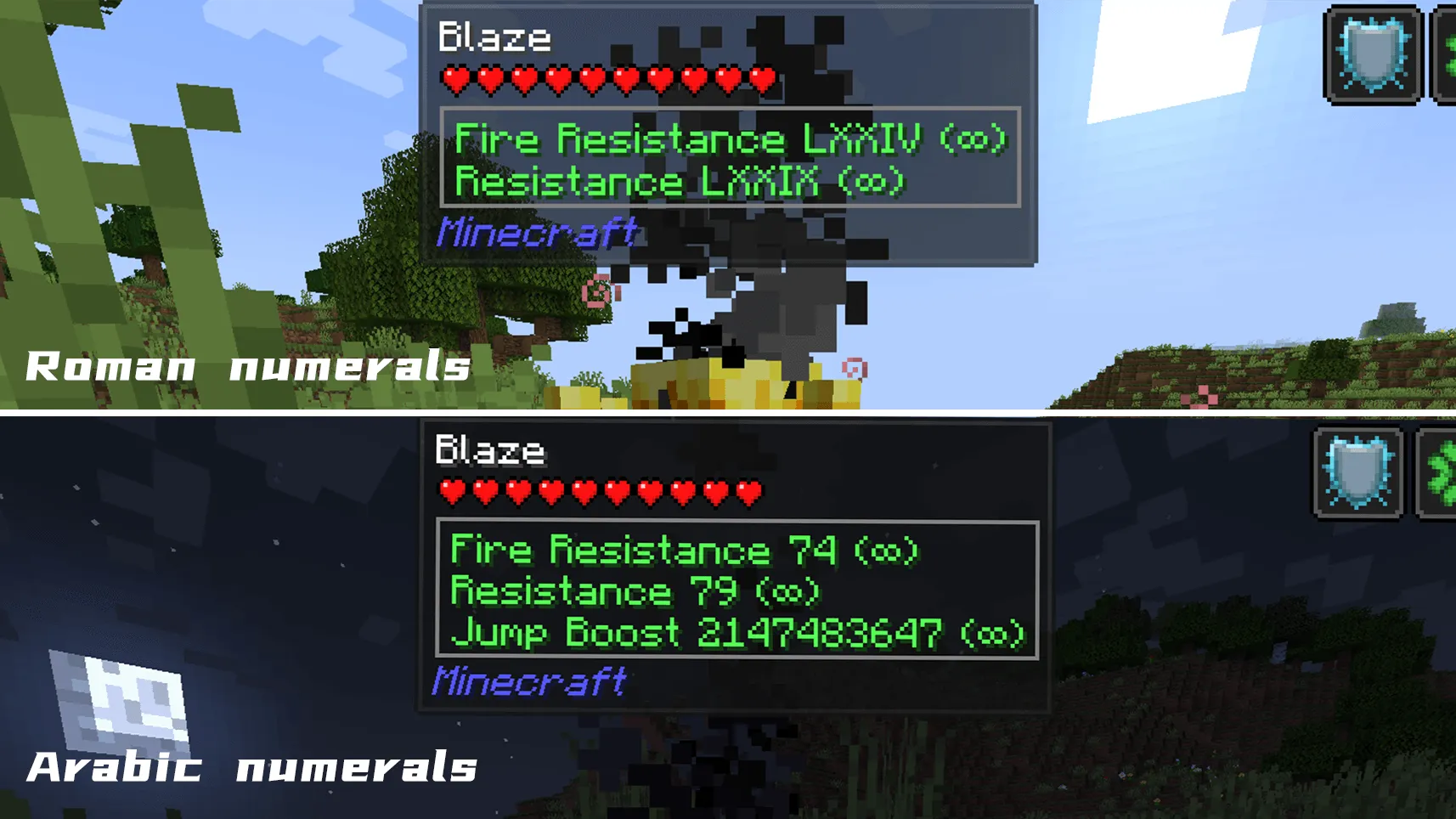
Task: Toggle the Resistance 79 effect entry
Action: click(633, 591)
